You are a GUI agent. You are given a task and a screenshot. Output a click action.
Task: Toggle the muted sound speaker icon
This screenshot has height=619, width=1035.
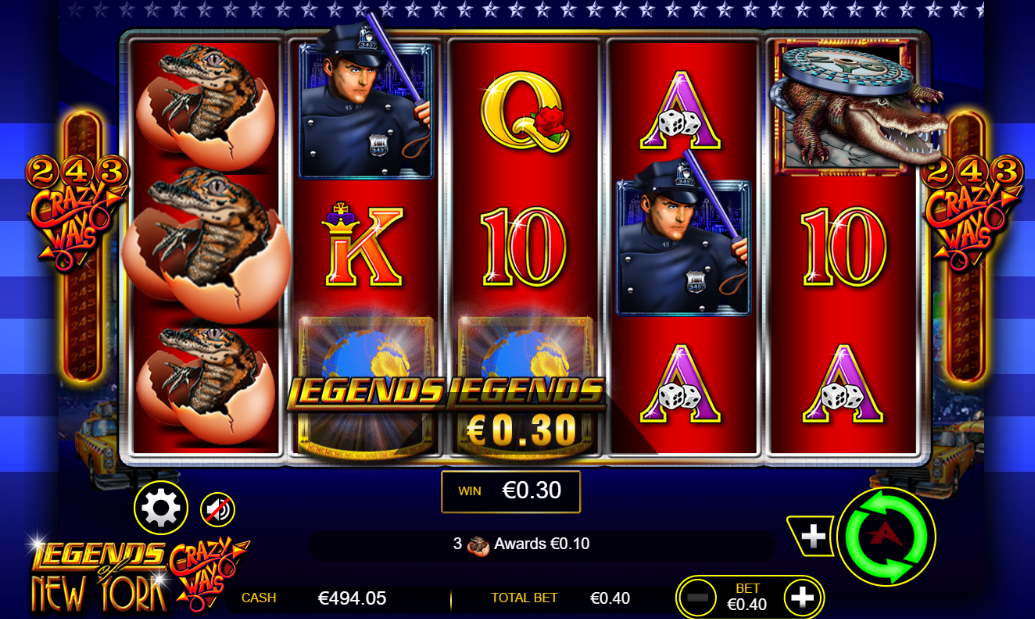coord(217,510)
